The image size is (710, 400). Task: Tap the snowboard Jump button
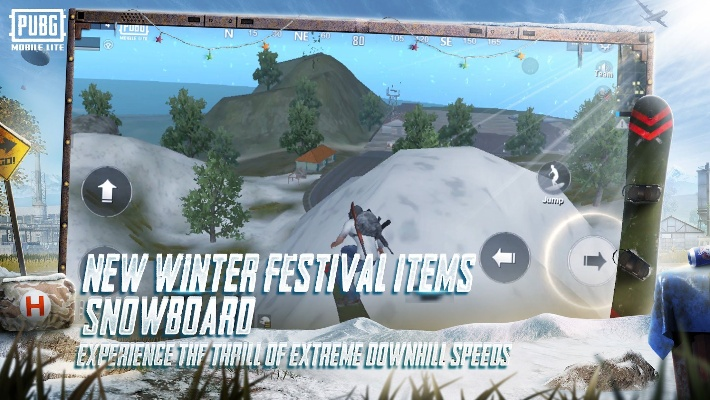coord(554,179)
